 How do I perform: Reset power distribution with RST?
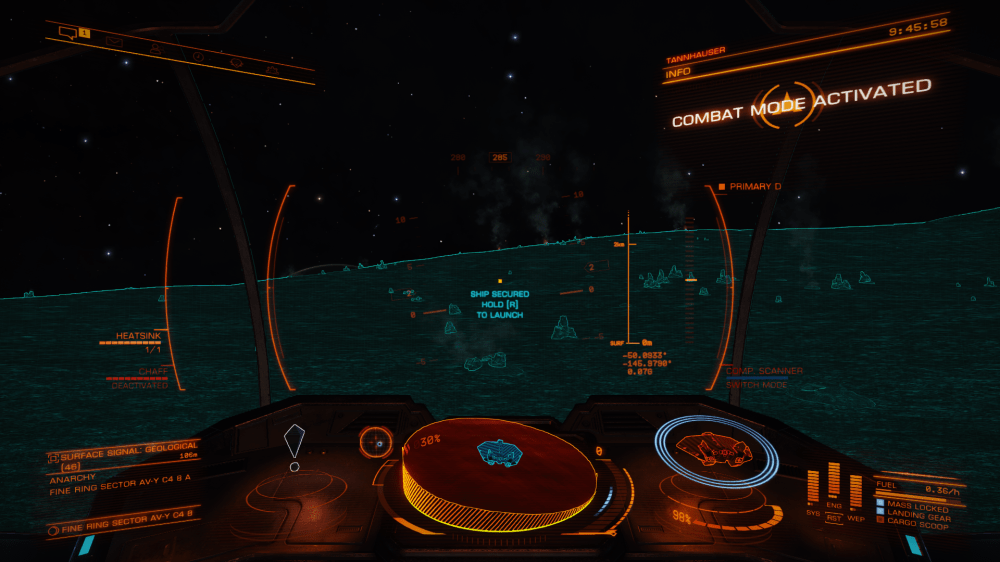pos(834,518)
